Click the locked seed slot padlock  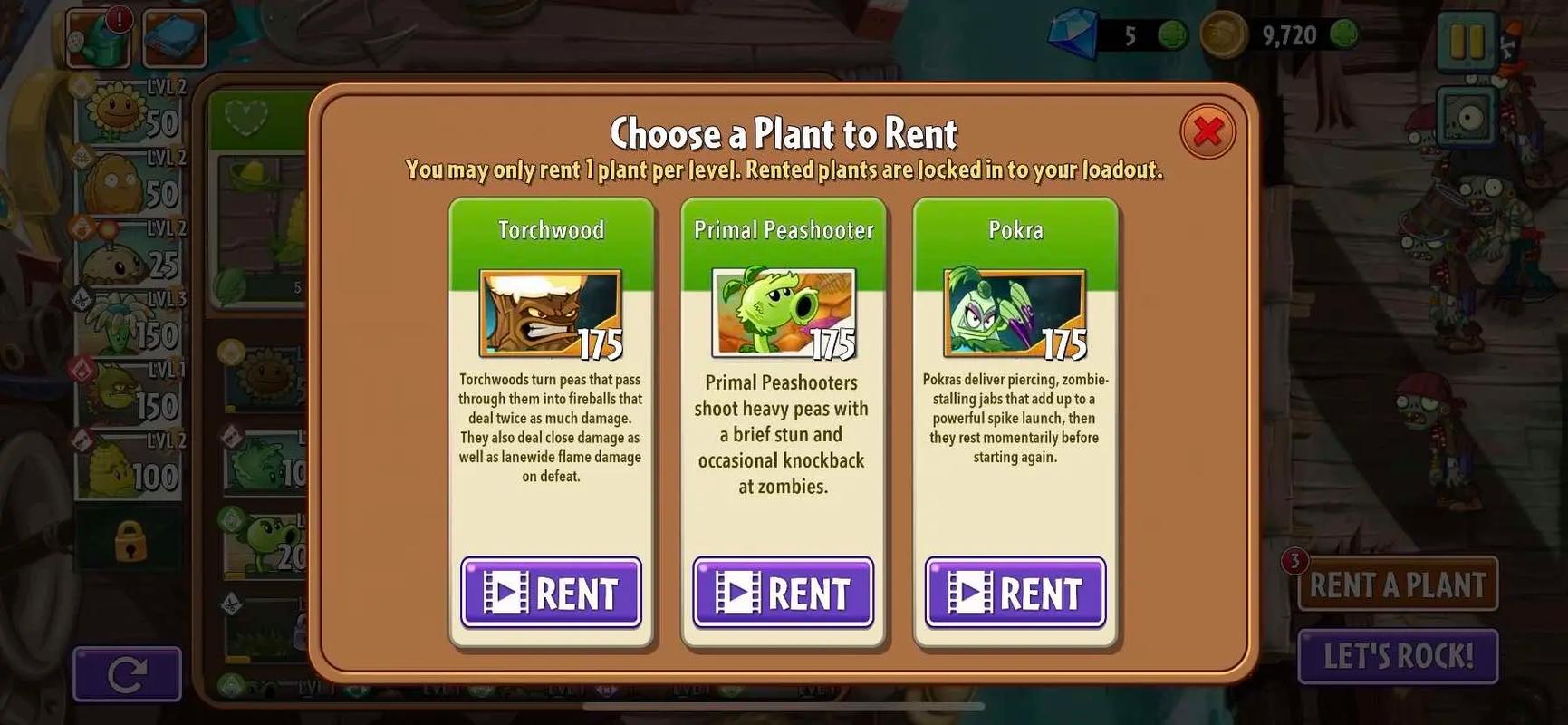pyautogui.click(x=130, y=541)
